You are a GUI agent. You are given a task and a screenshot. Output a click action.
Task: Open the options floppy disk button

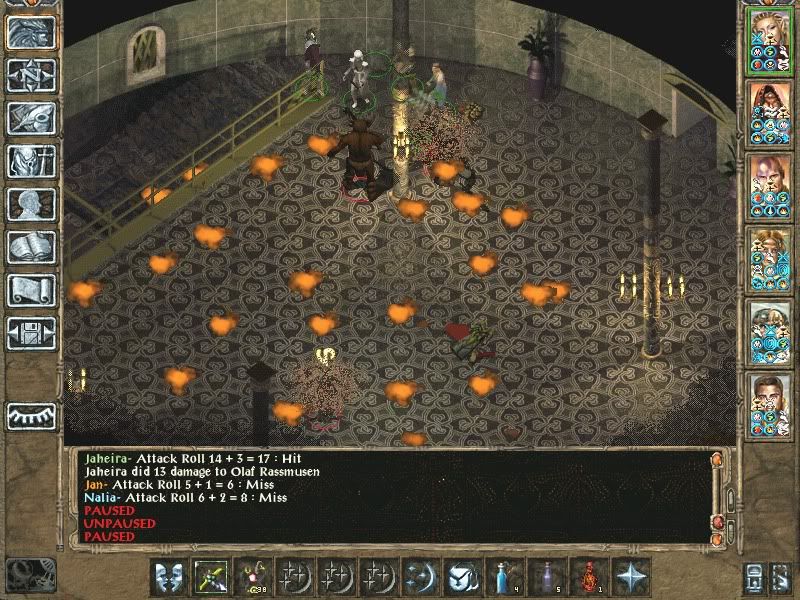coord(32,333)
